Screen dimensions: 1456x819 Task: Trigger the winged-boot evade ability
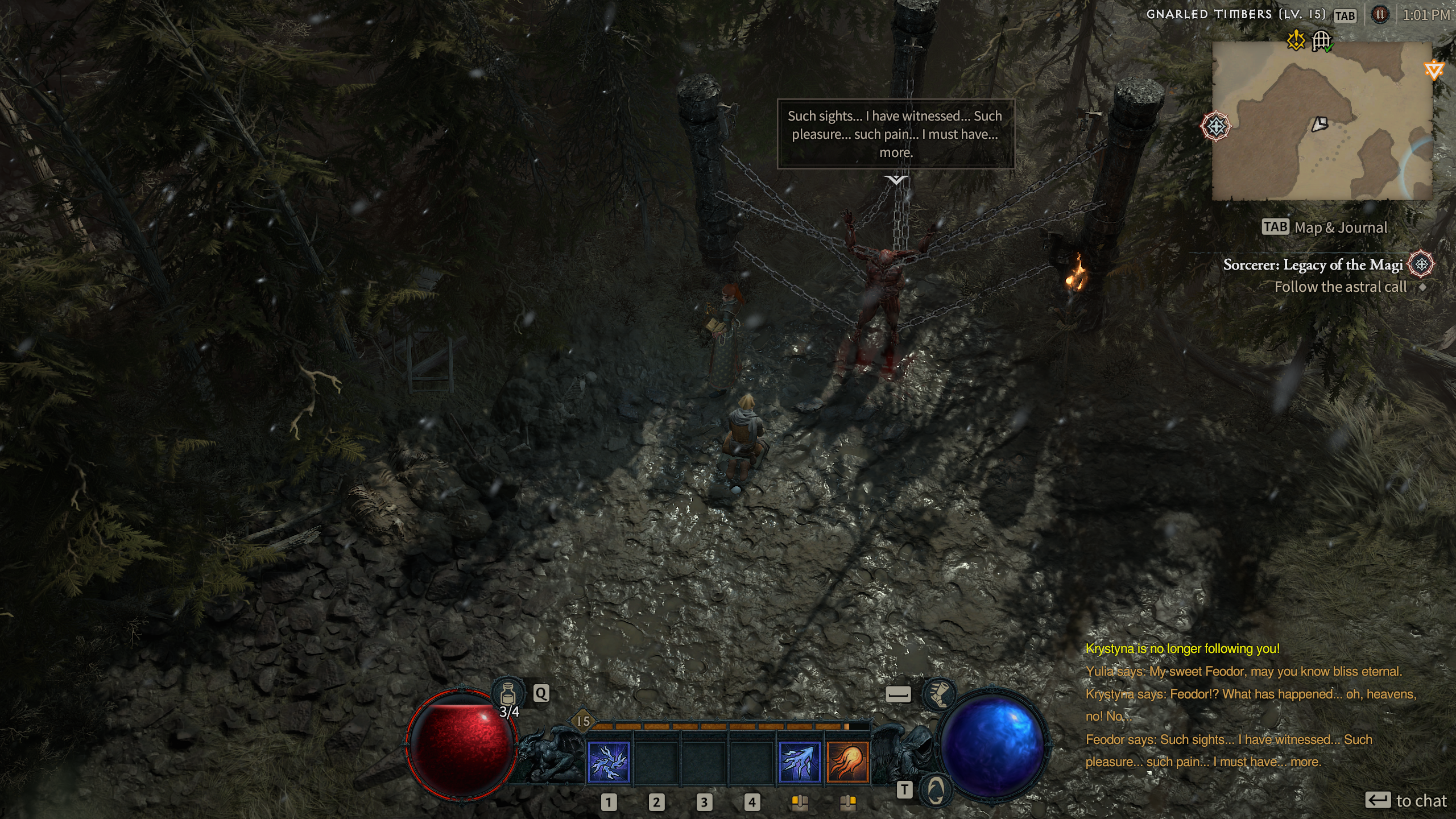[x=938, y=693]
